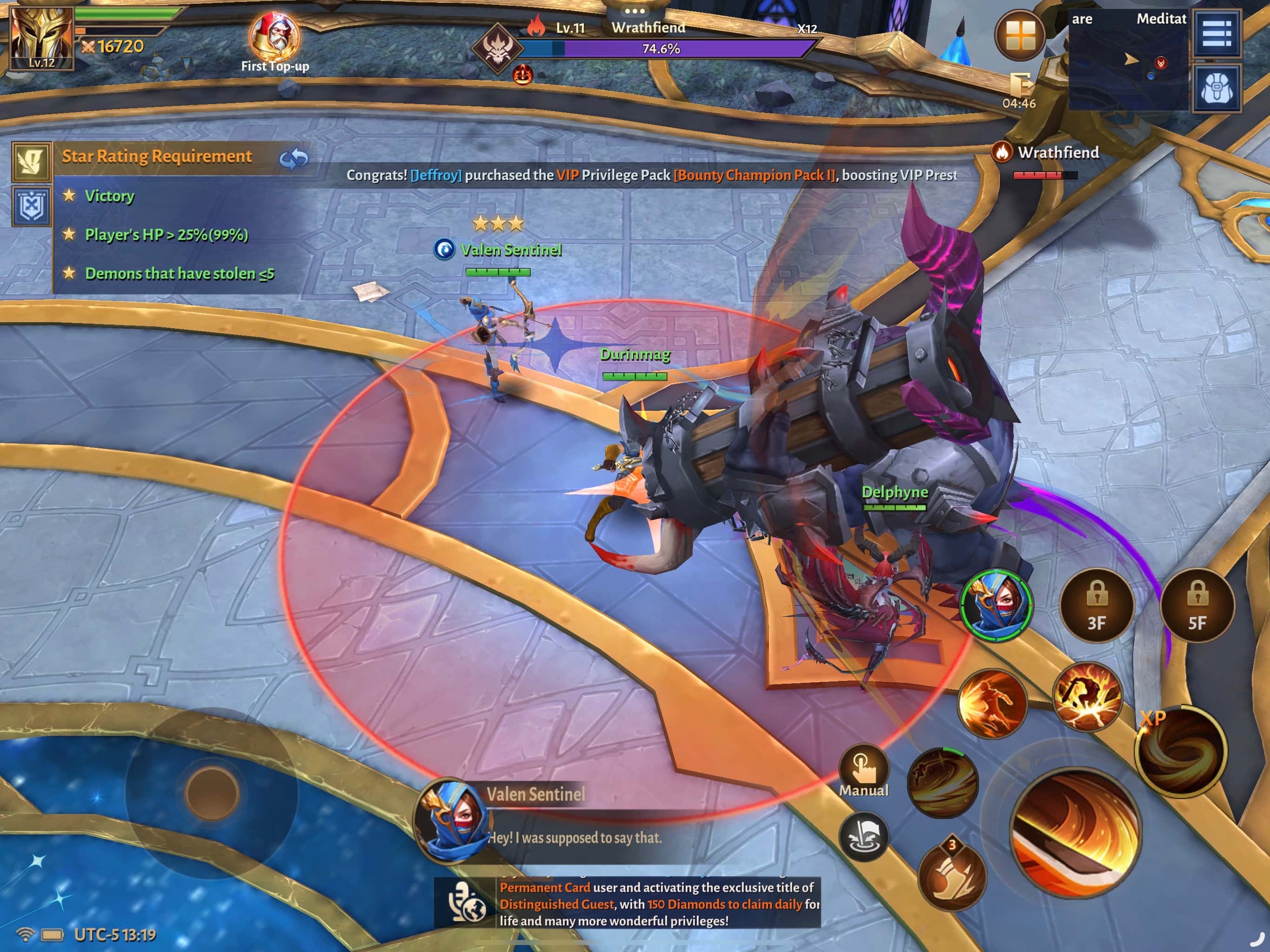Select the quest scroll tab icon

pyautogui.click(x=32, y=160)
